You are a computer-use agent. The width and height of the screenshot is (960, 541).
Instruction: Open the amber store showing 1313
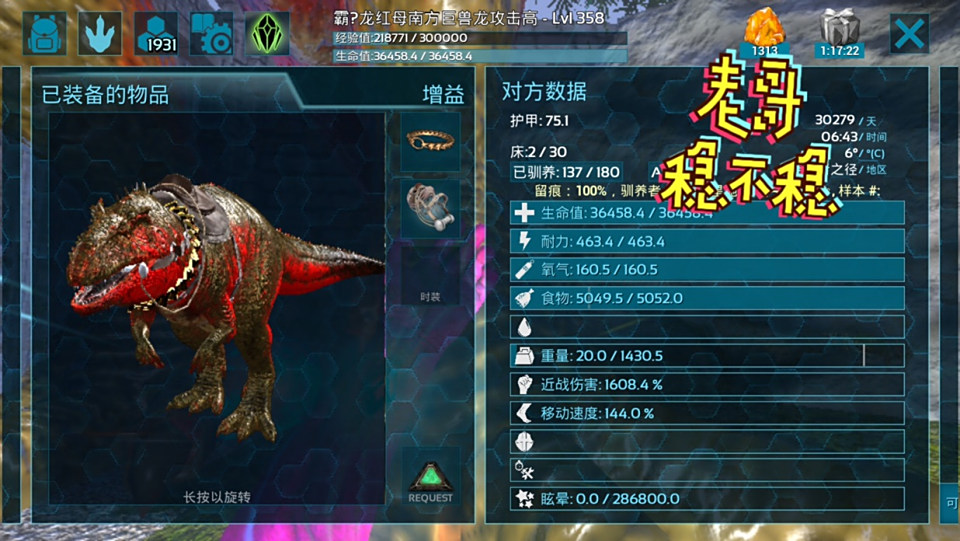tap(765, 32)
